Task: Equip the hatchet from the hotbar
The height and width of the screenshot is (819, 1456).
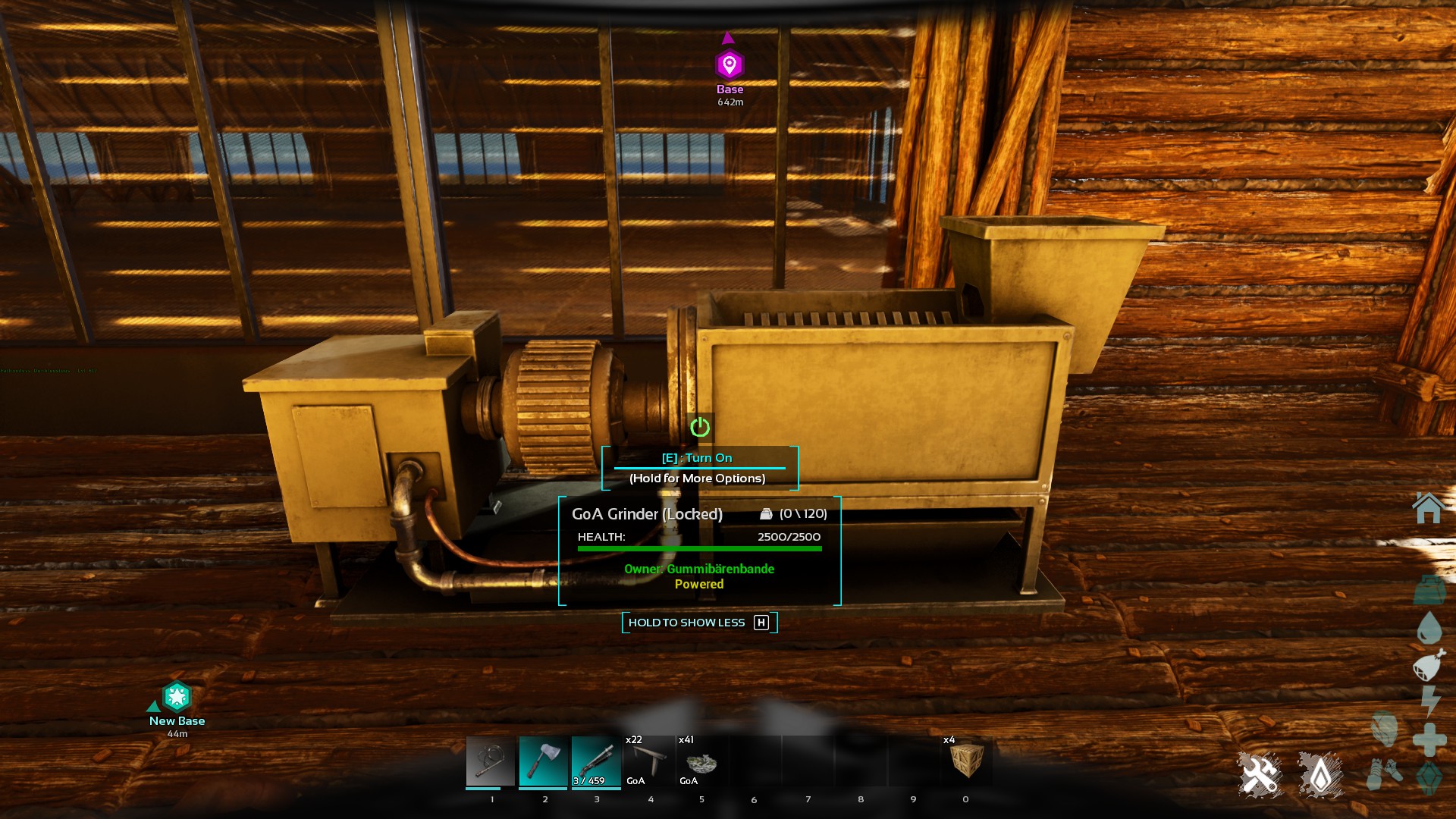Action: click(544, 761)
